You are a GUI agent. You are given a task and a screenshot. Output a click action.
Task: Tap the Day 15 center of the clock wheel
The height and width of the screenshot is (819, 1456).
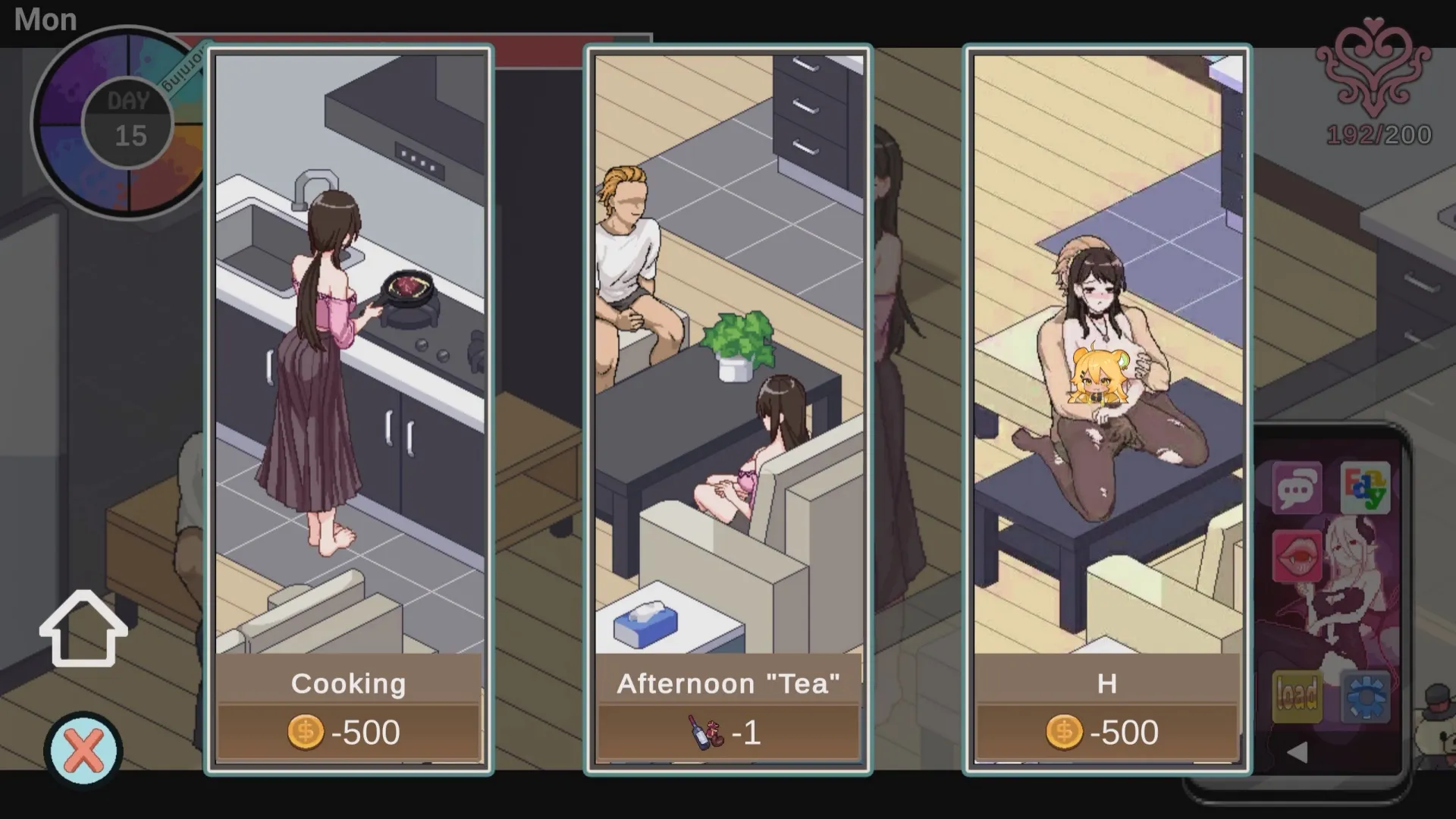click(129, 121)
